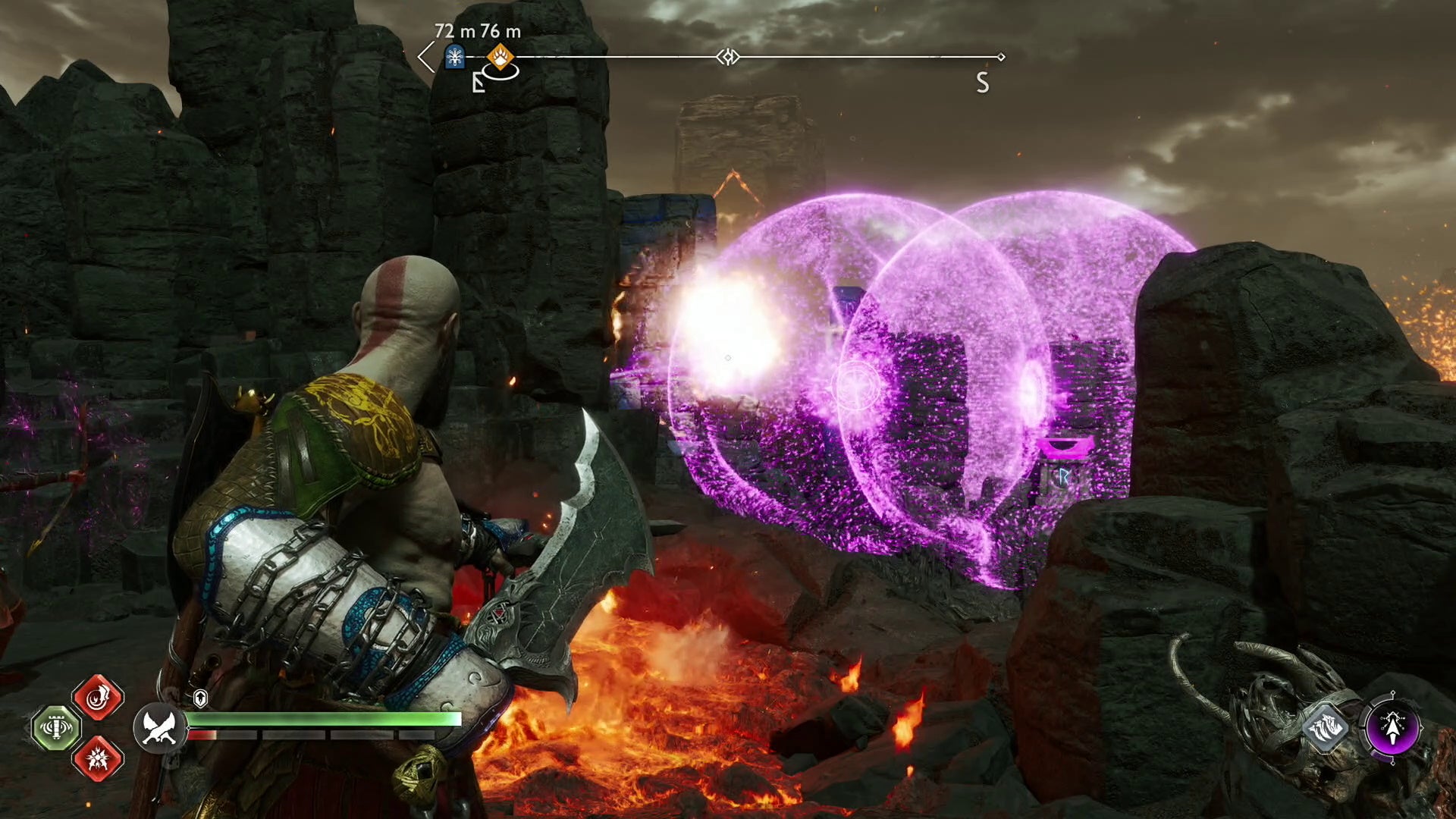Screen dimensions: 1456x819
Task: Use the green shield ability icon
Action: pyautogui.click(x=56, y=728)
